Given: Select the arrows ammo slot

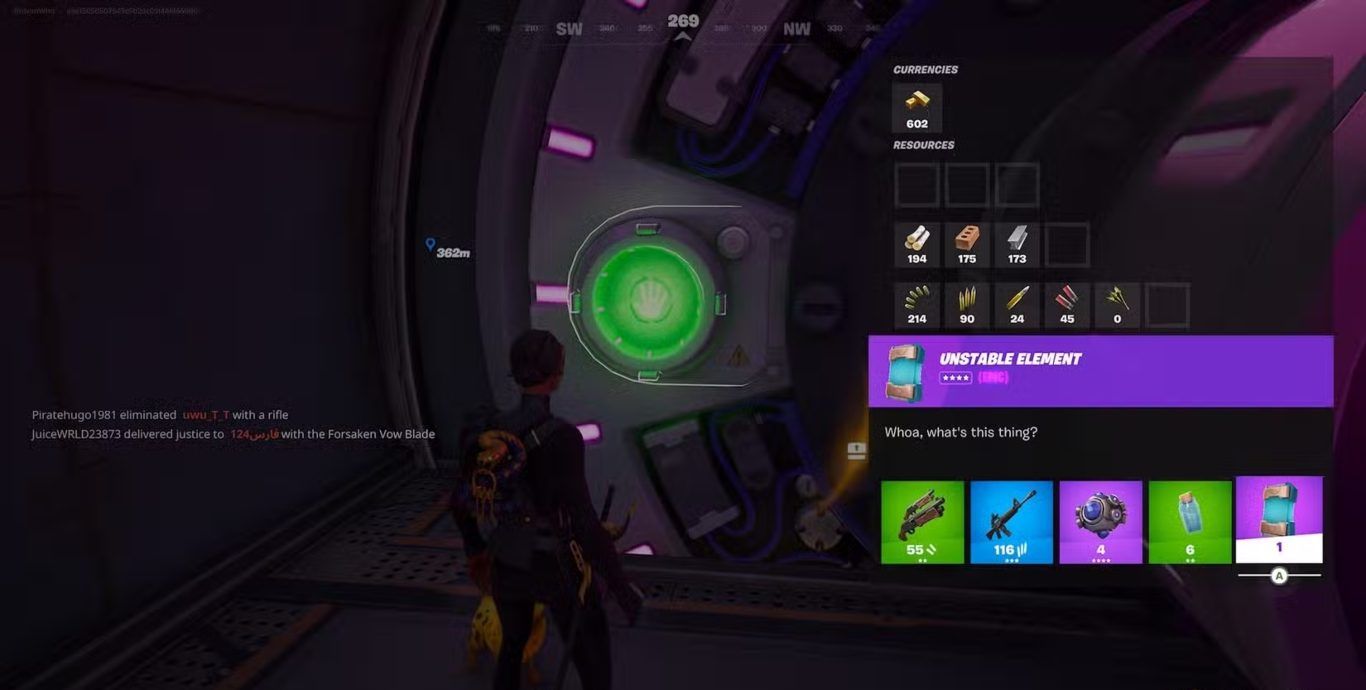Looking at the screenshot, I should click(1117, 305).
